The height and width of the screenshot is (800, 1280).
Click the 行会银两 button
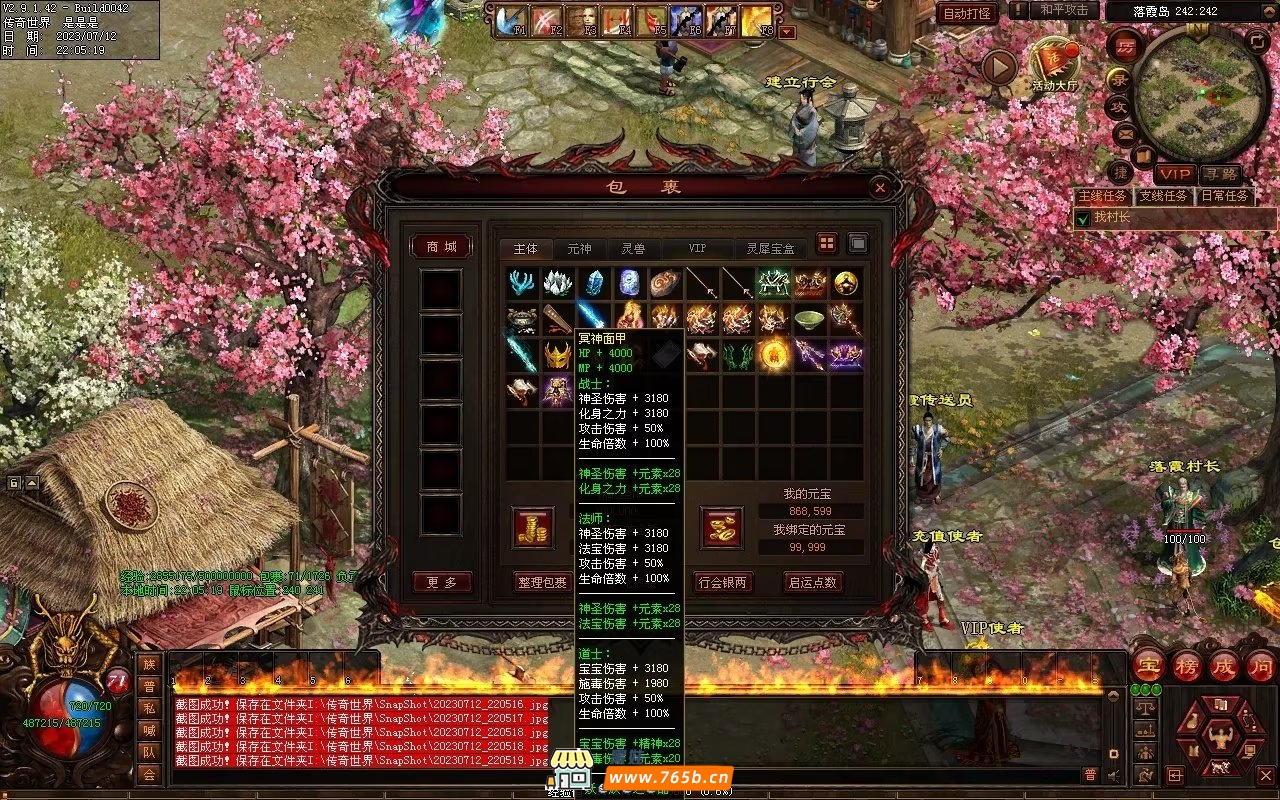tap(723, 582)
